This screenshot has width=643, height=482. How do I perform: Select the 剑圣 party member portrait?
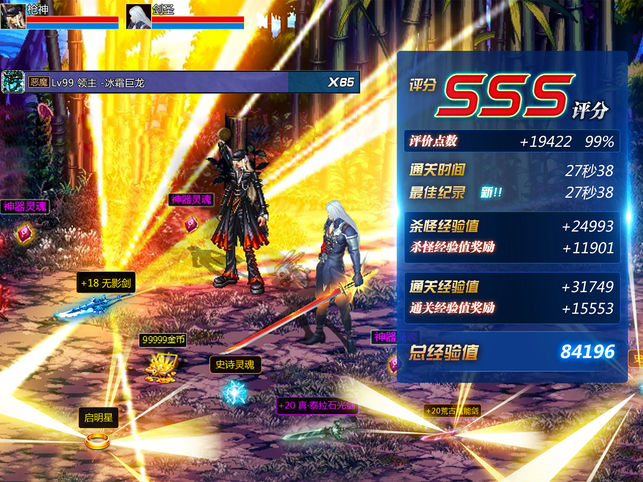click(x=139, y=15)
